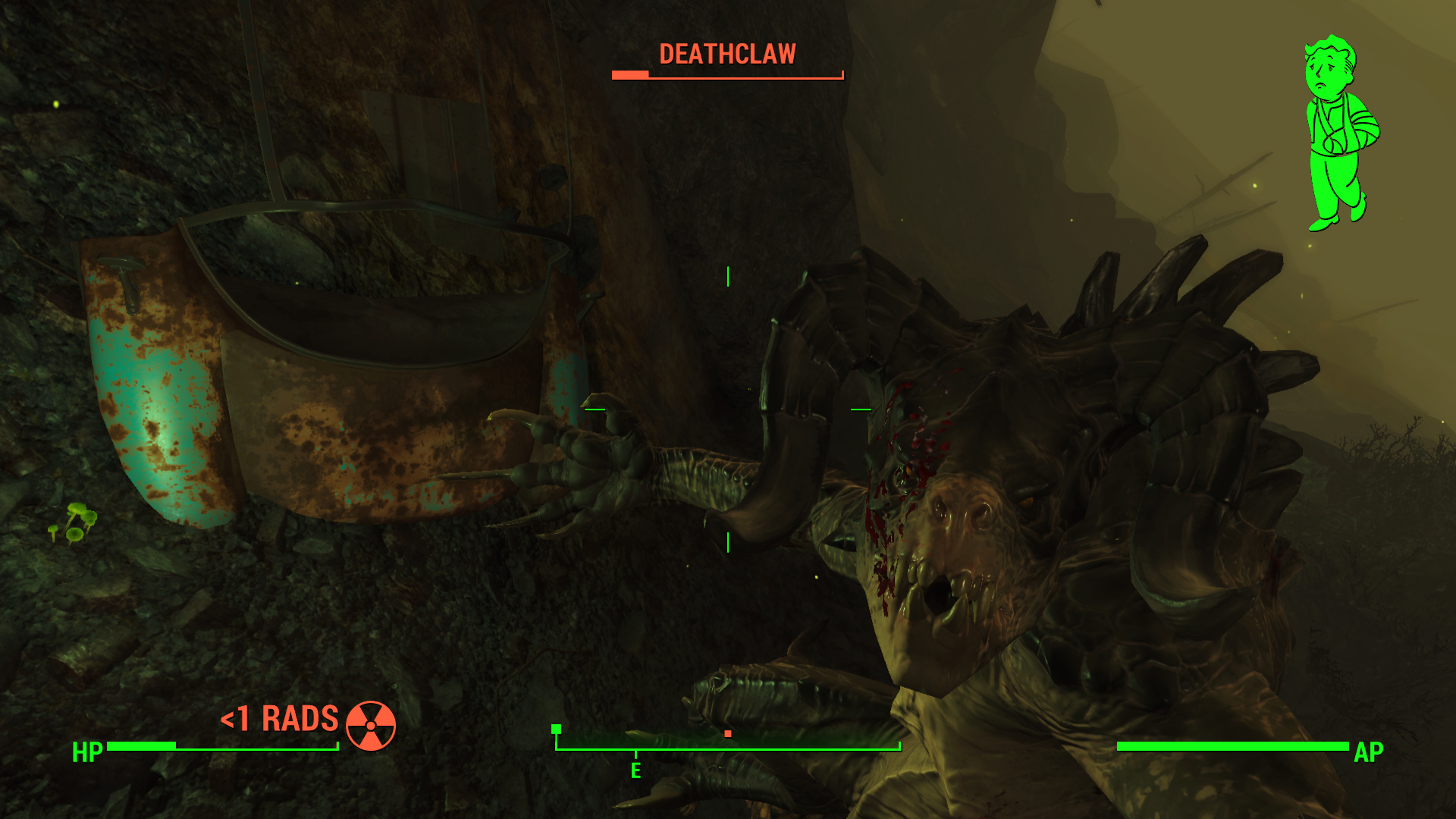The height and width of the screenshot is (819, 1456).
Task: Expand the Deathclaw enemy info banner
Action: click(727, 63)
